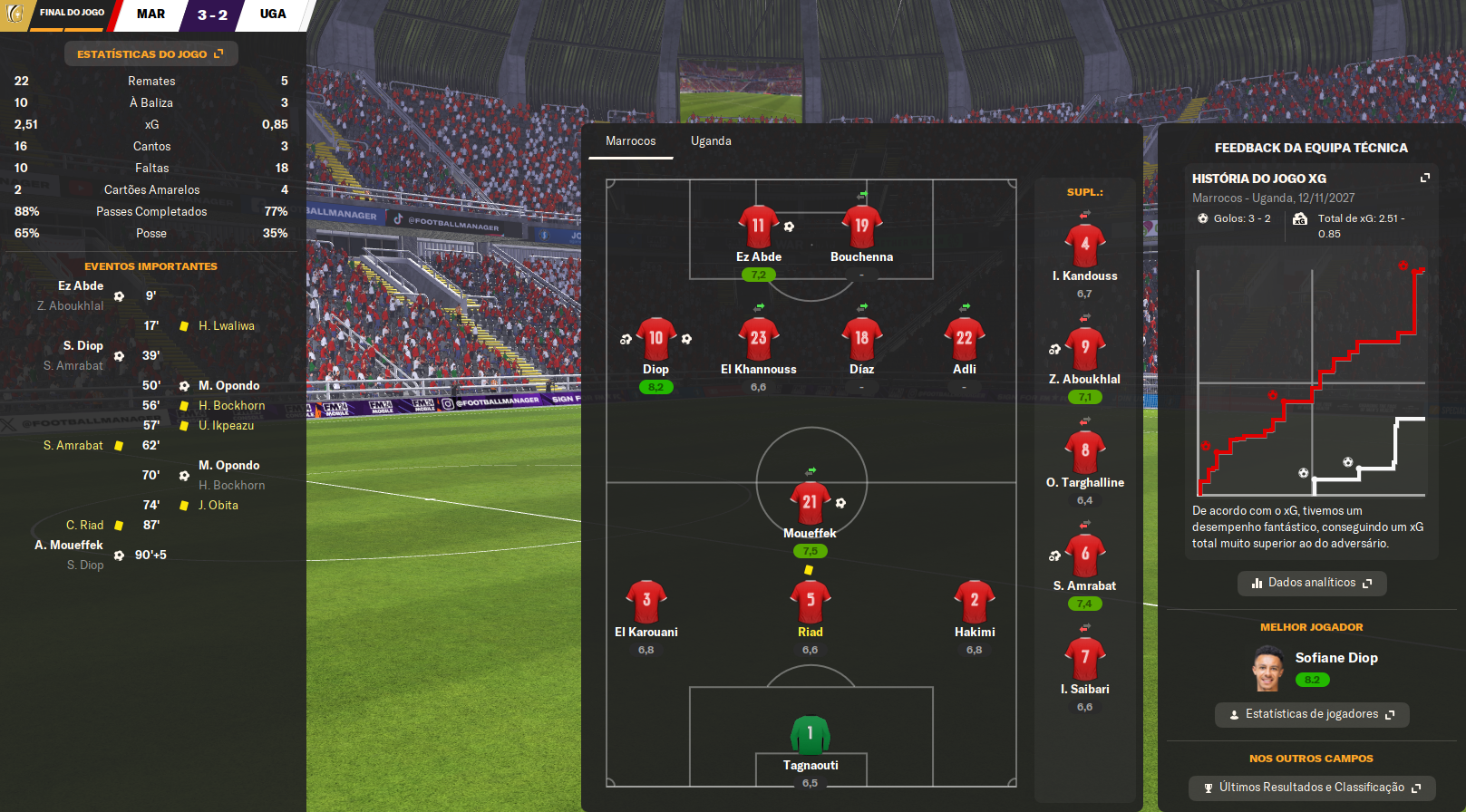Open substitute S. Amrabat's shirt
The width and height of the screenshot is (1466, 812).
click(x=1084, y=555)
